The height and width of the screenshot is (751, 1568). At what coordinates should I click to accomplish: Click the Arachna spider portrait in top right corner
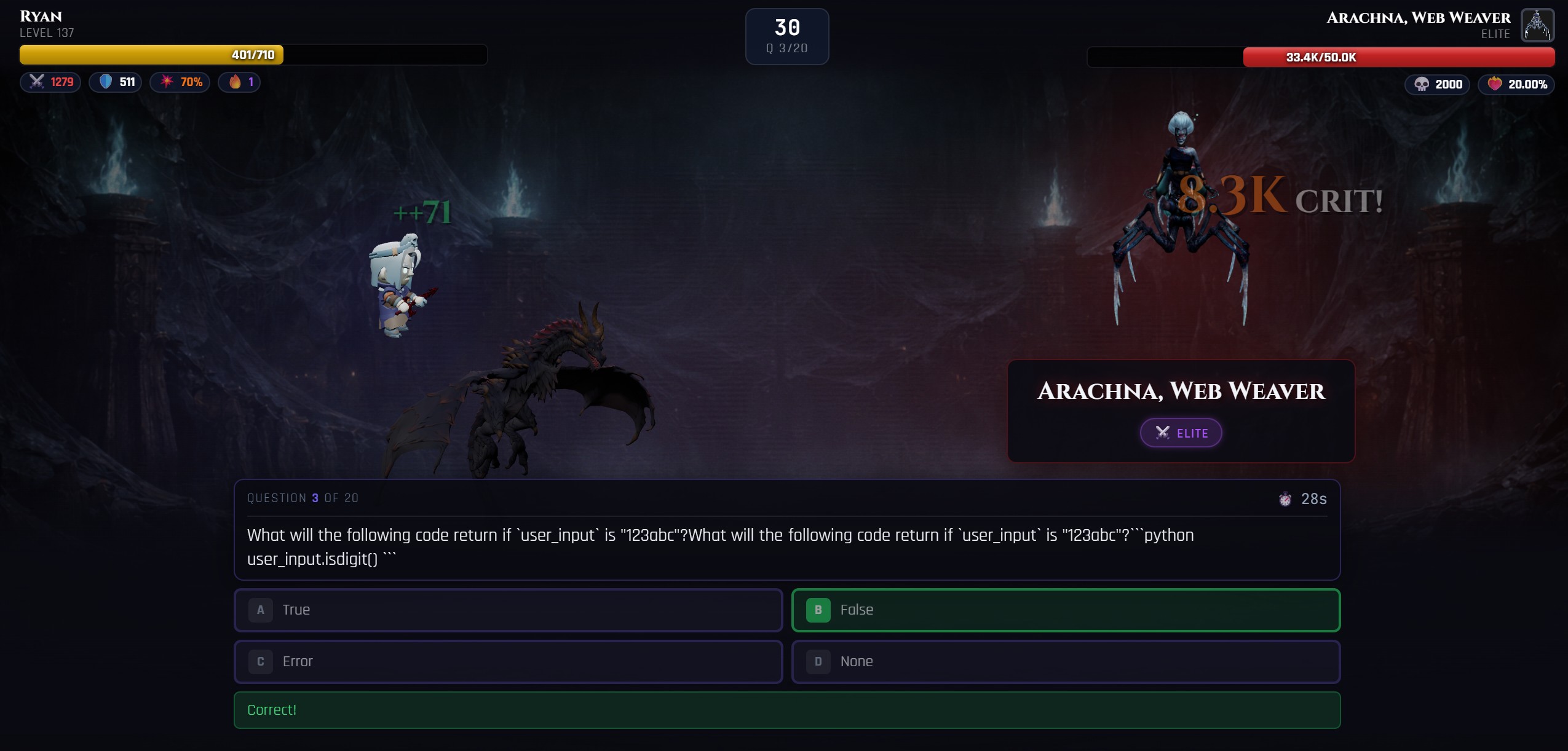click(1538, 25)
